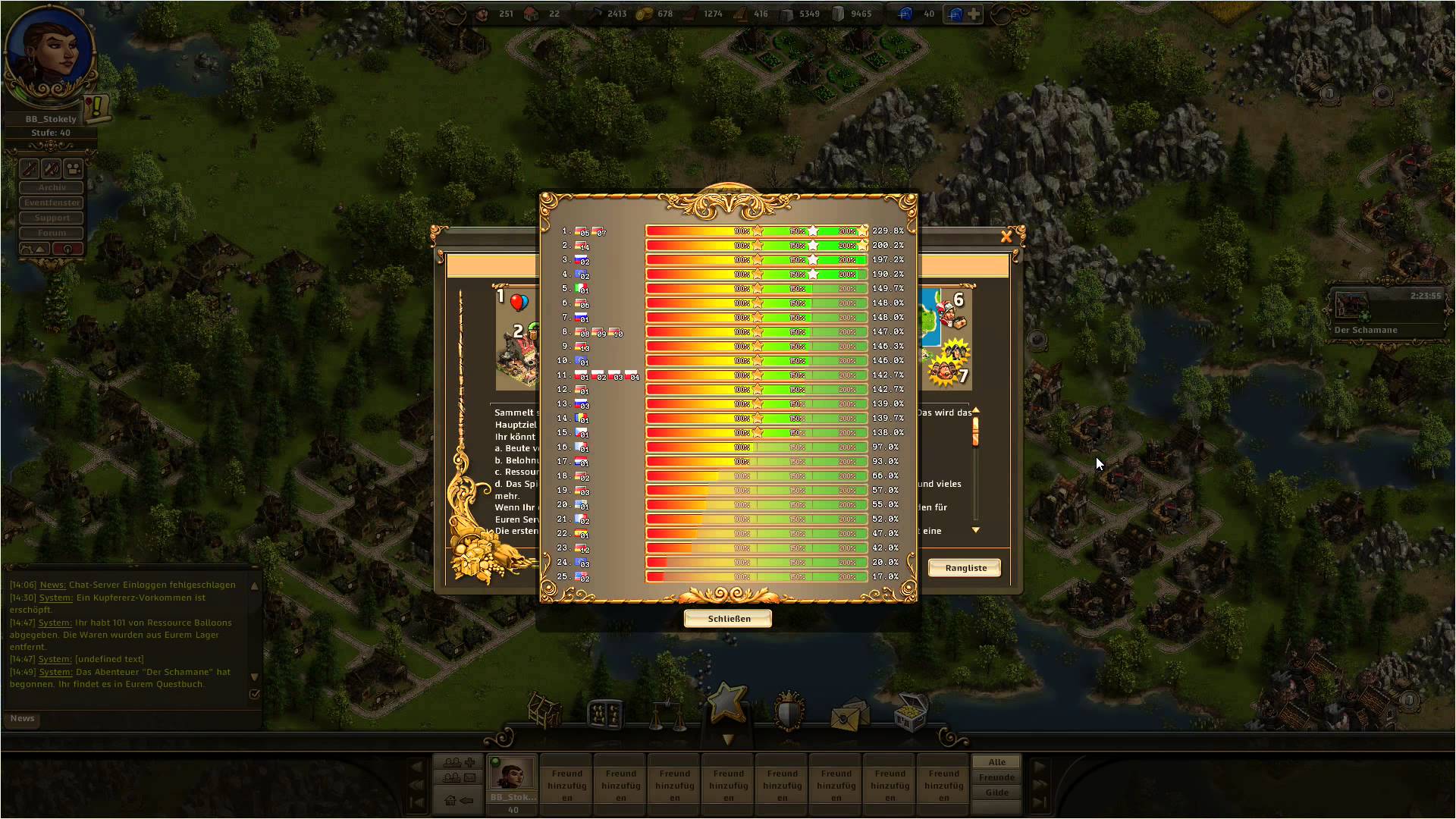This screenshot has width=1456, height=819.
Task: Open the mailbox envelope icon
Action: 849,714
